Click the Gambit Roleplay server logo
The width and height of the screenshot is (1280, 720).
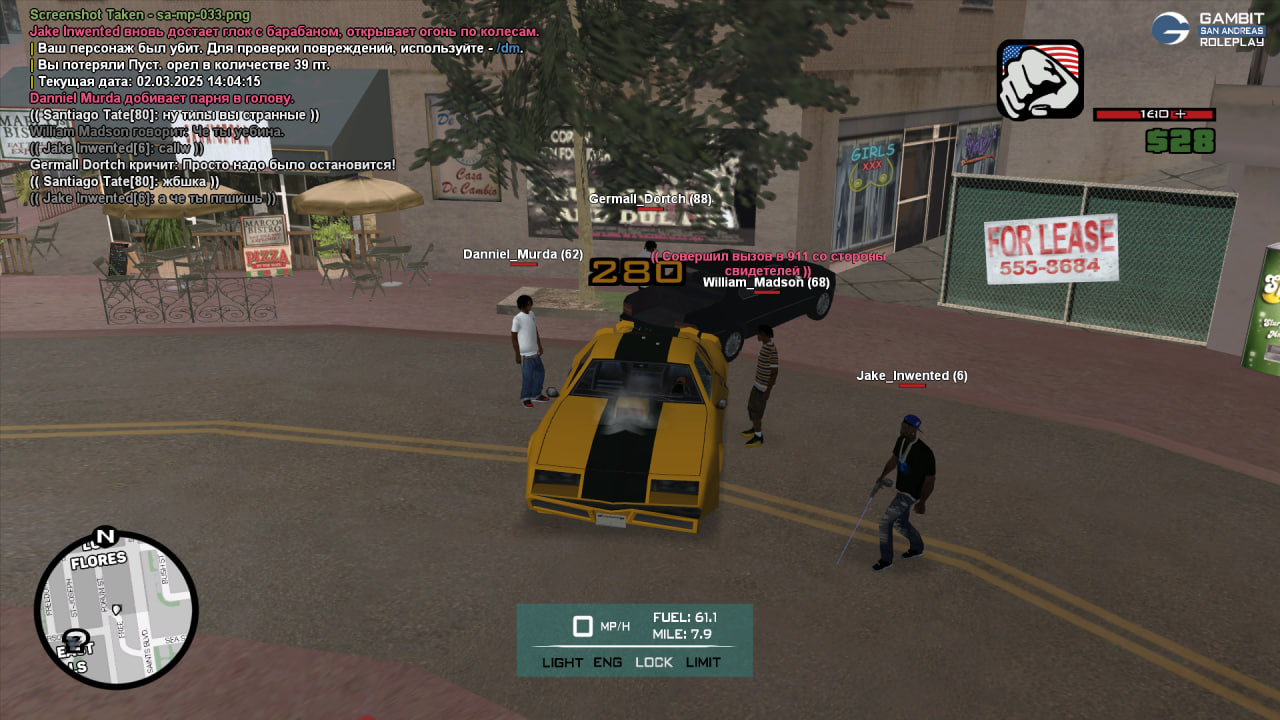point(1208,29)
